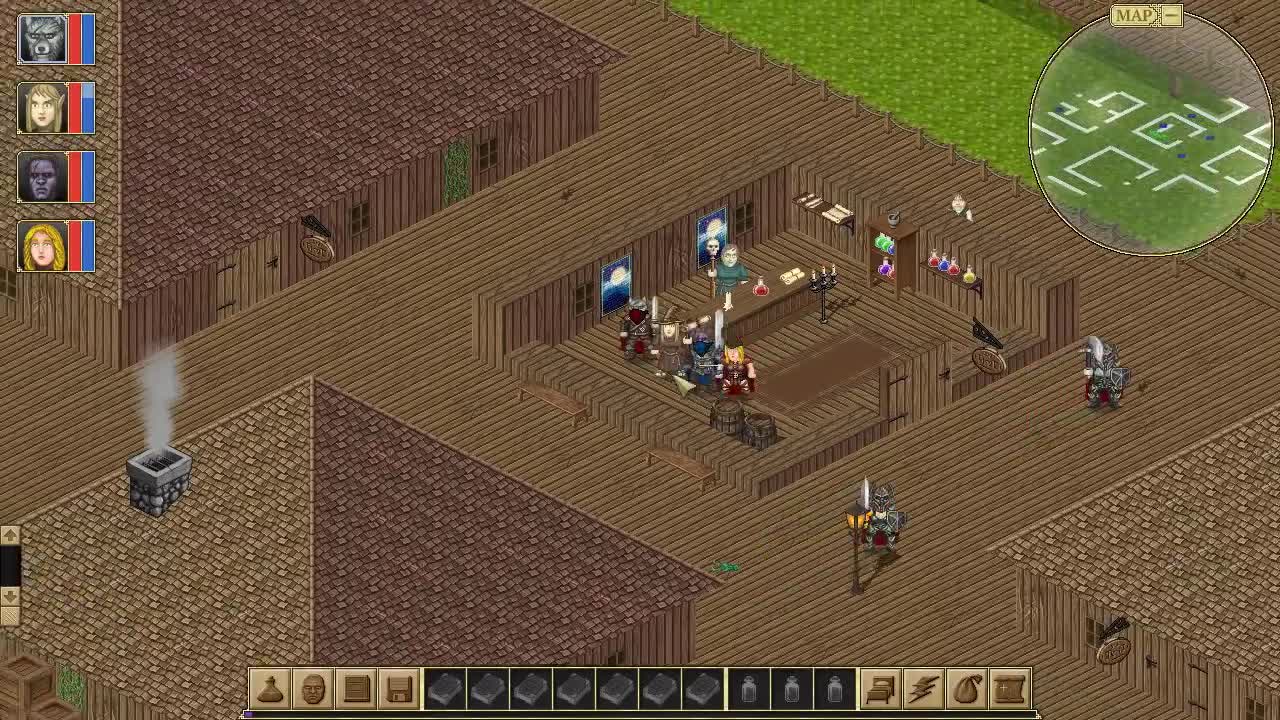Click the werewolf's red health bar

click(x=75, y=38)
